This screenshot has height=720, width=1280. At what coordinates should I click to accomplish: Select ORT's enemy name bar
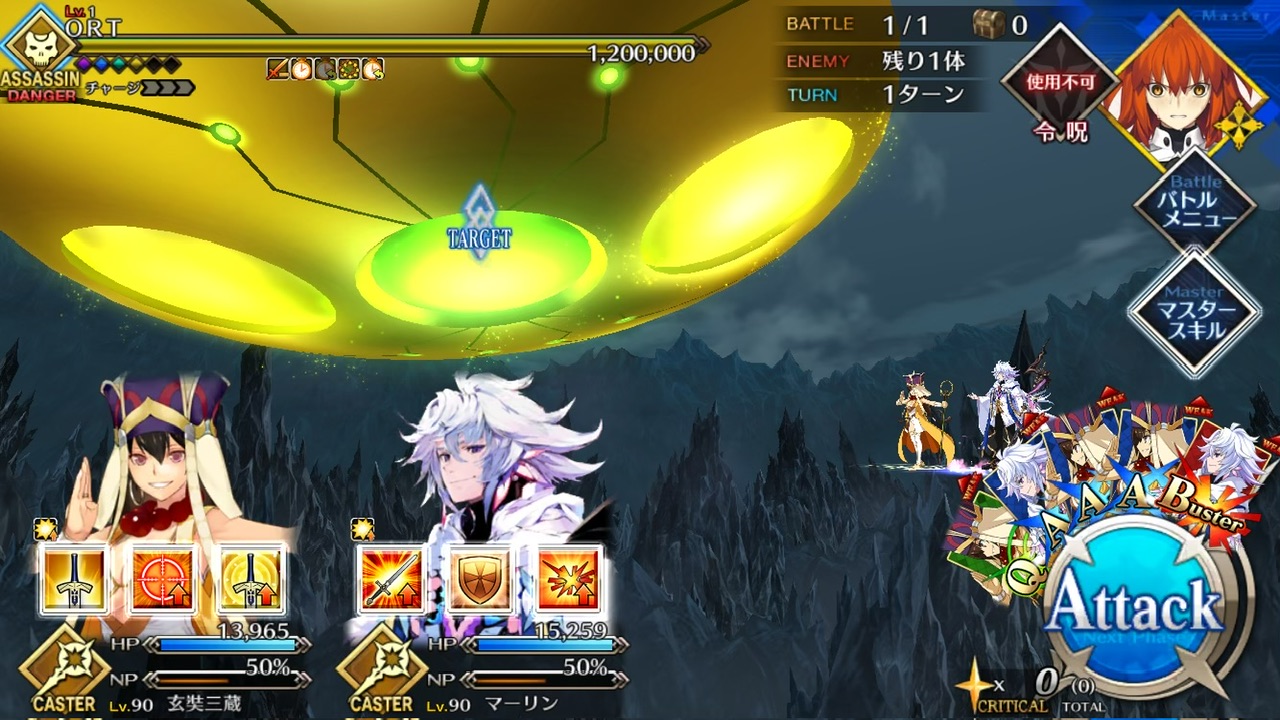pos(380,45)
